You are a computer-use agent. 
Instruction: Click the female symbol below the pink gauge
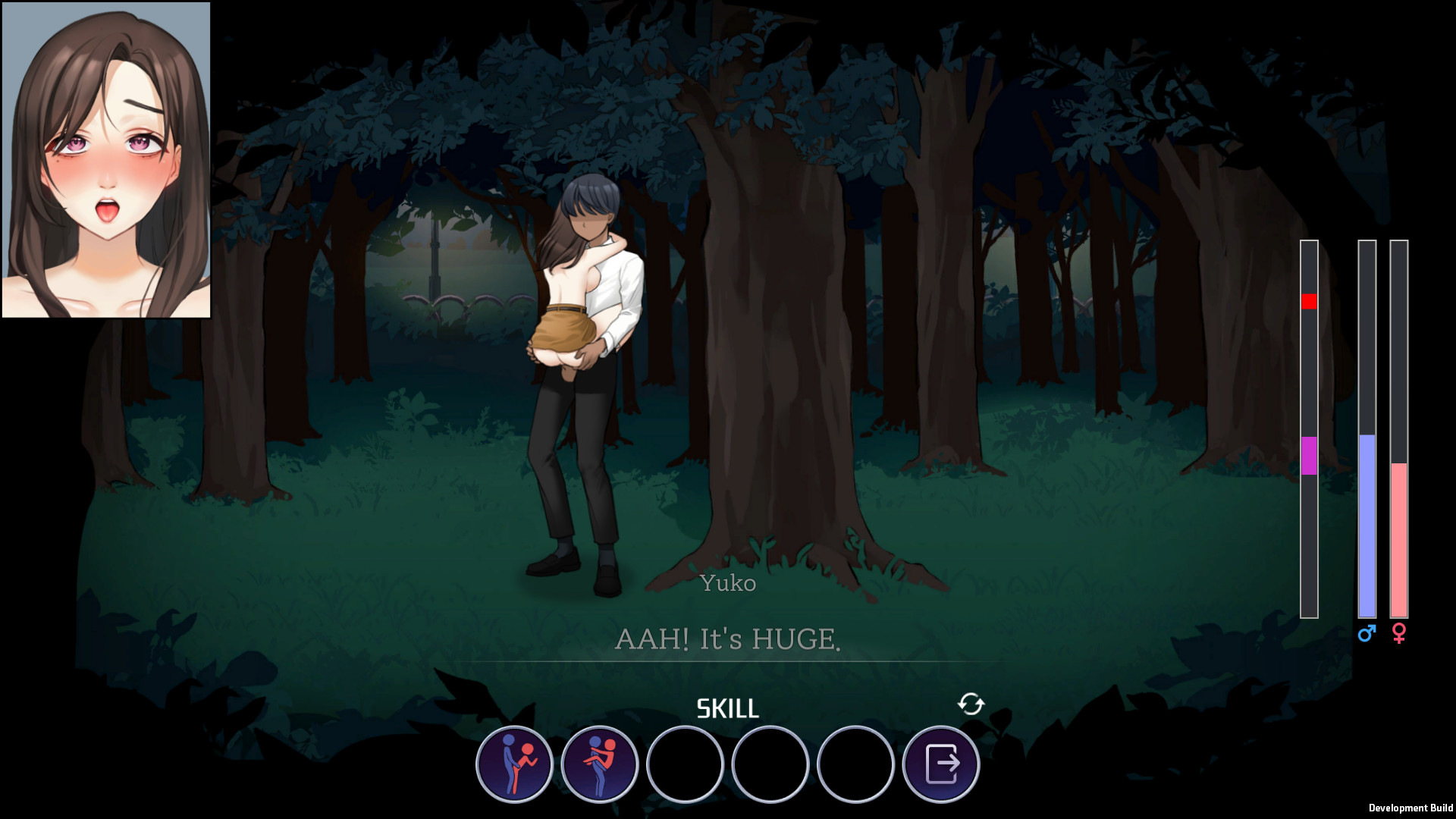1399,634
